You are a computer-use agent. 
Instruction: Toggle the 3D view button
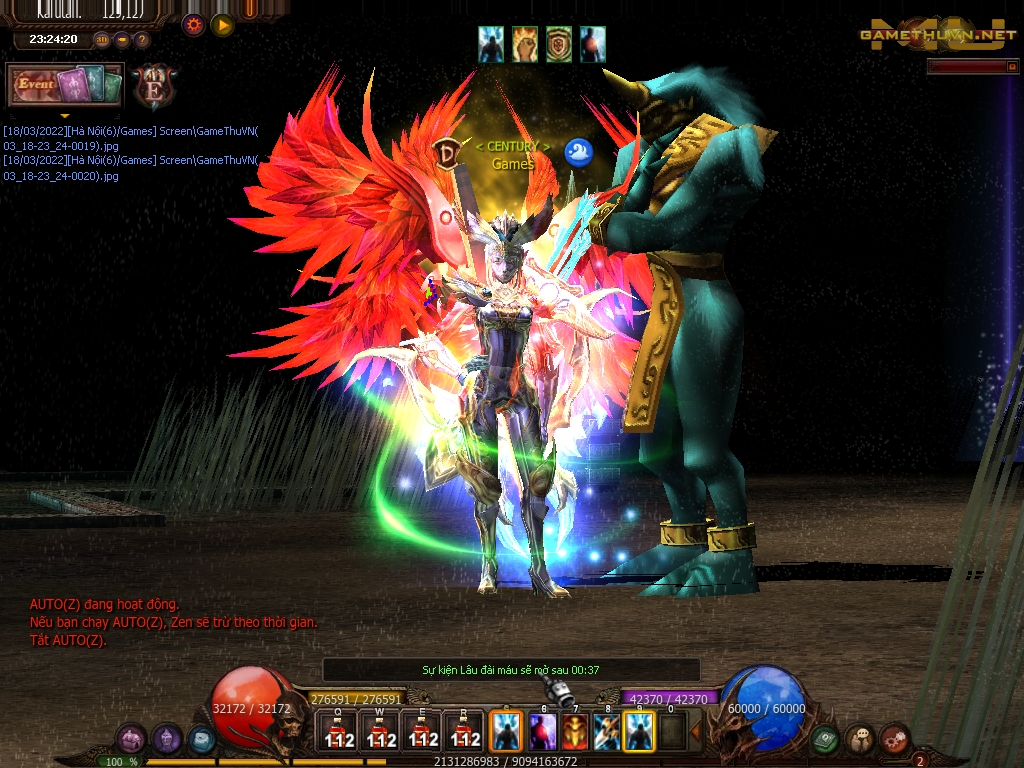coord(102,40)
